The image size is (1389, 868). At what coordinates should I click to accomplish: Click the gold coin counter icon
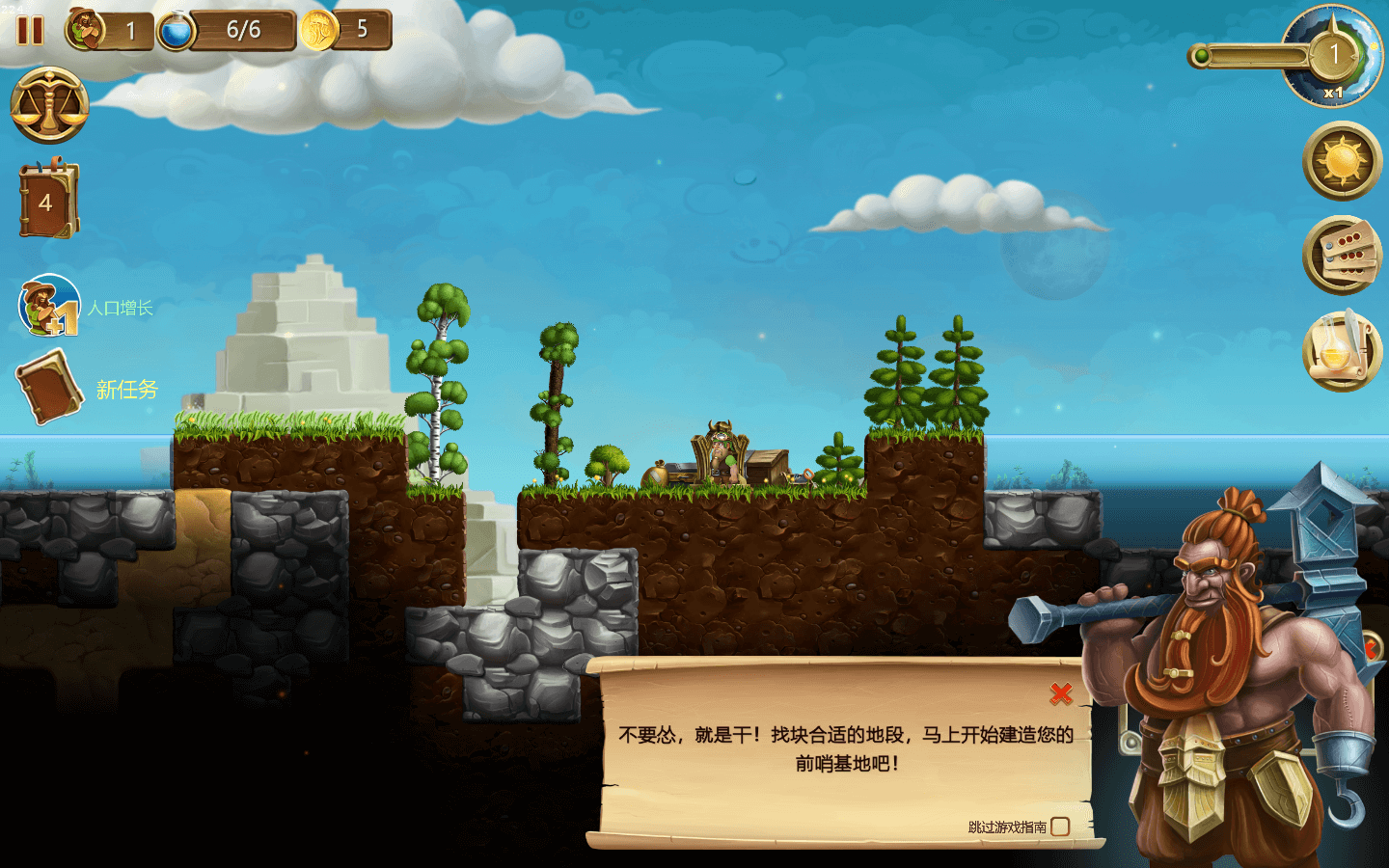click(x=318, y=30)
